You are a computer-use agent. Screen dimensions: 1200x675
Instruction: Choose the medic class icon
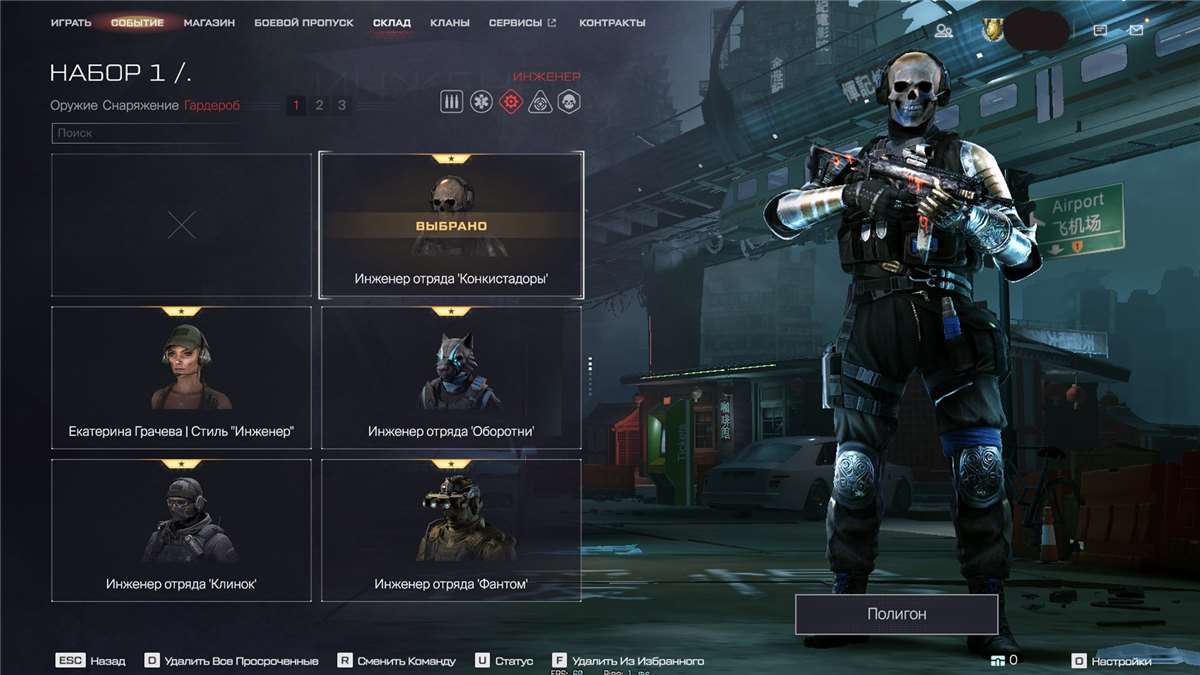(x=481, y=102)
